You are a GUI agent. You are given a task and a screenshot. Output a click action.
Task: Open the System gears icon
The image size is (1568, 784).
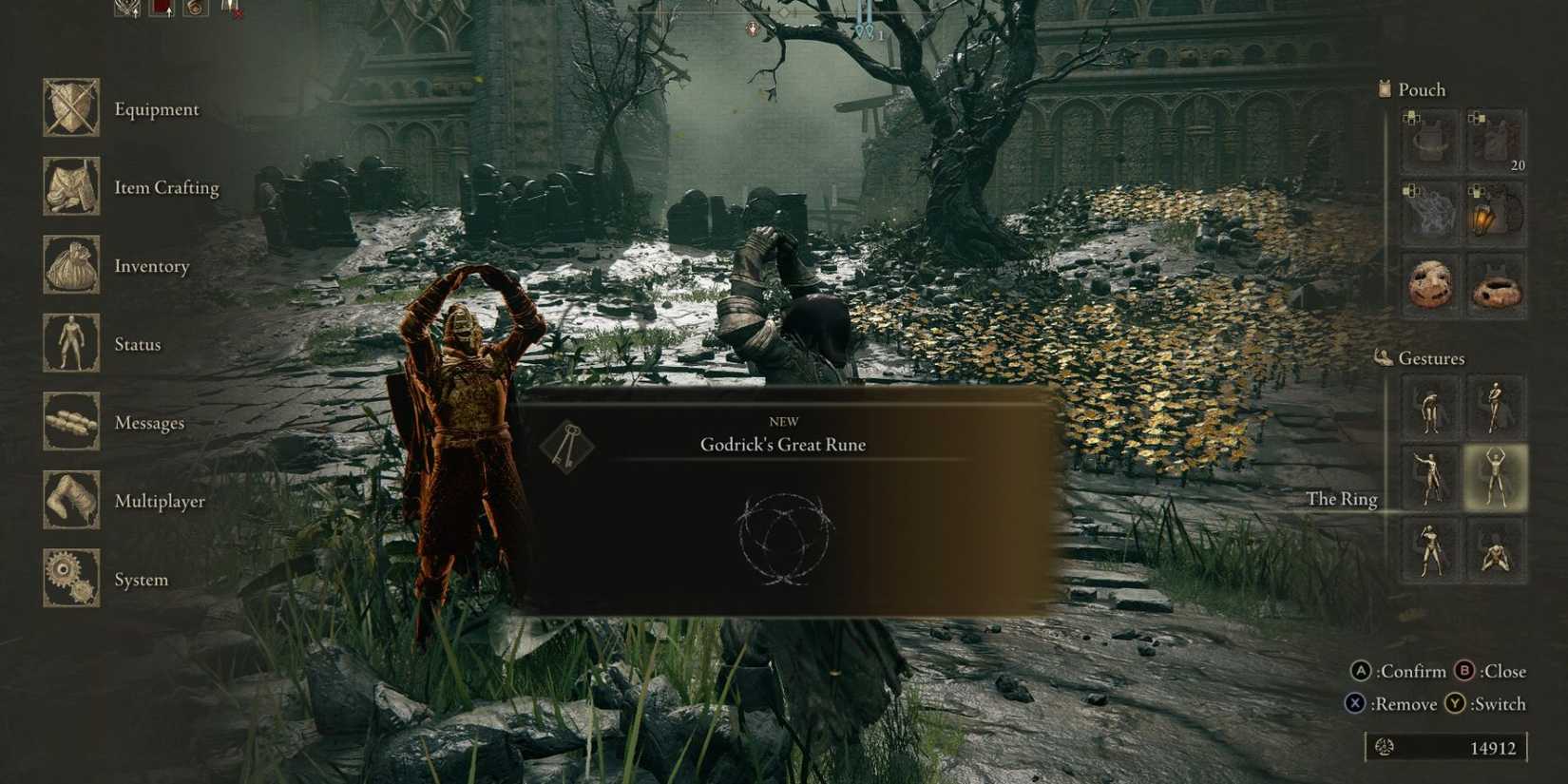pos(71,580)
